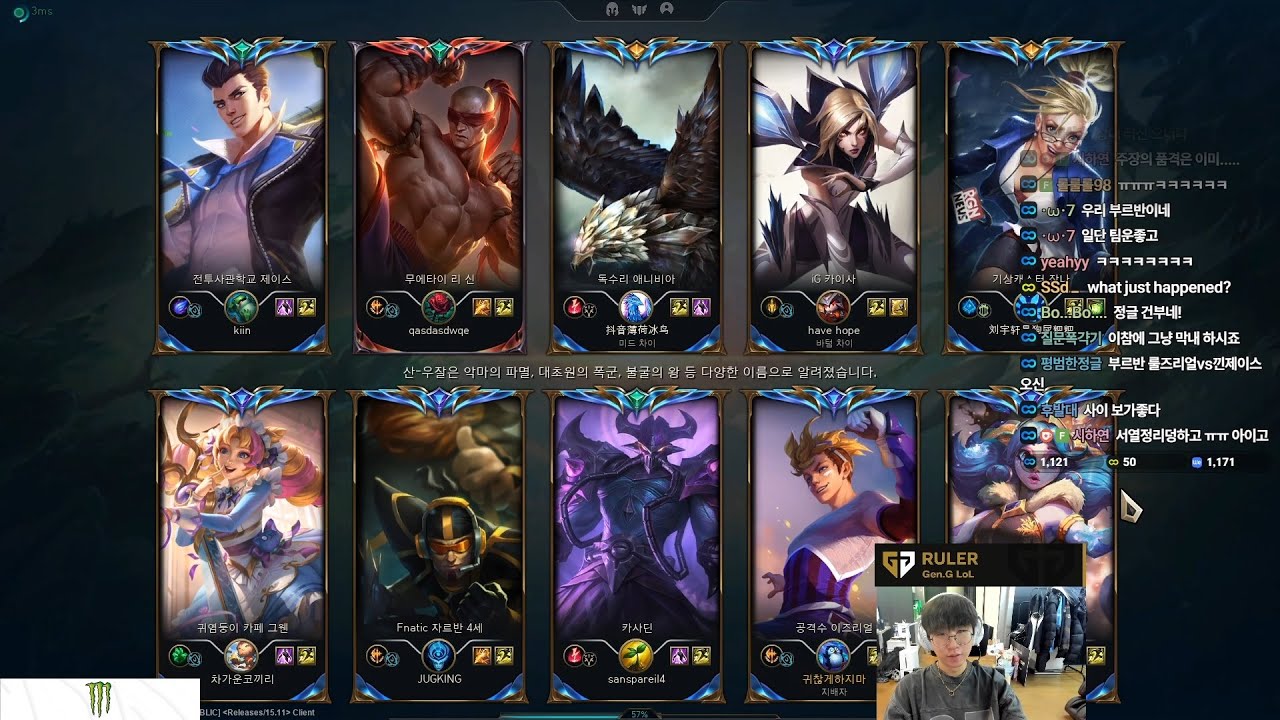Select qasdasdwqe's red rose profile icon
The image size is (1280, 720).
pos(438,307)
